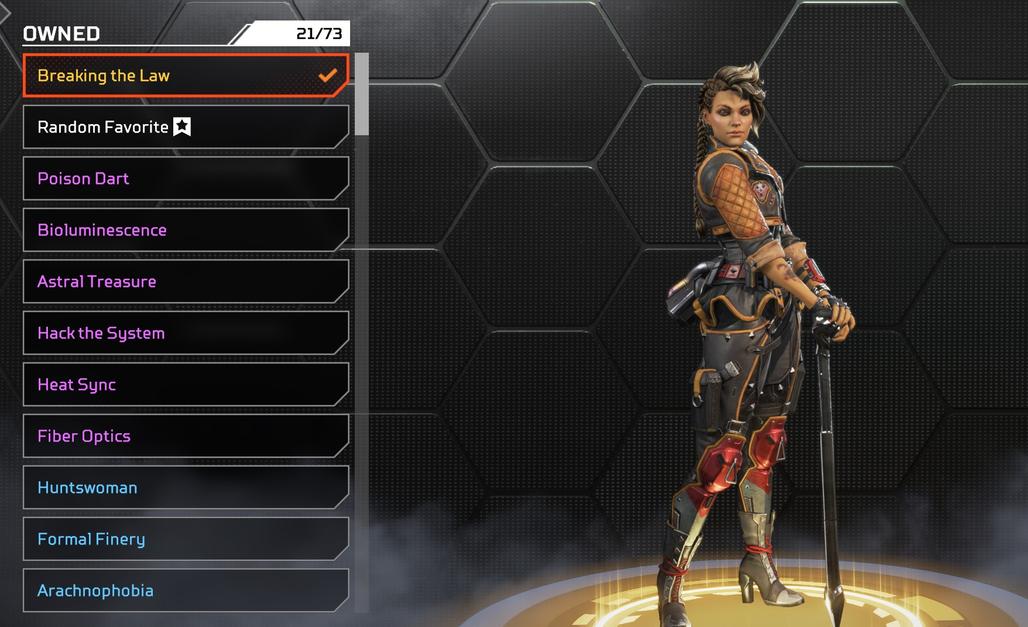This screenshot has width=1028, height=627.
Task: Click the skin list scrollbar
Action: 362,95
